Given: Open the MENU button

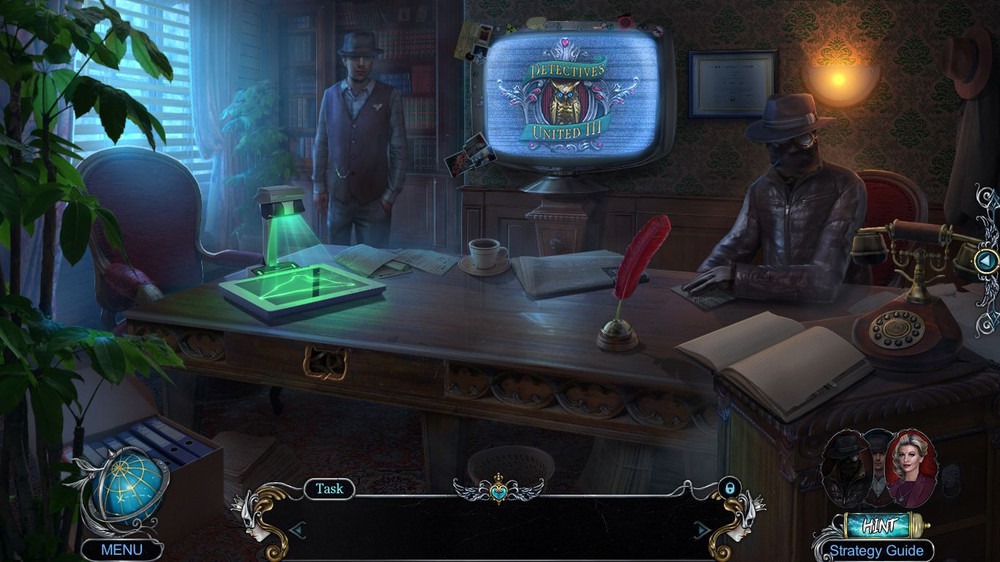Looking at the screenshot, I should pos(122,550).
